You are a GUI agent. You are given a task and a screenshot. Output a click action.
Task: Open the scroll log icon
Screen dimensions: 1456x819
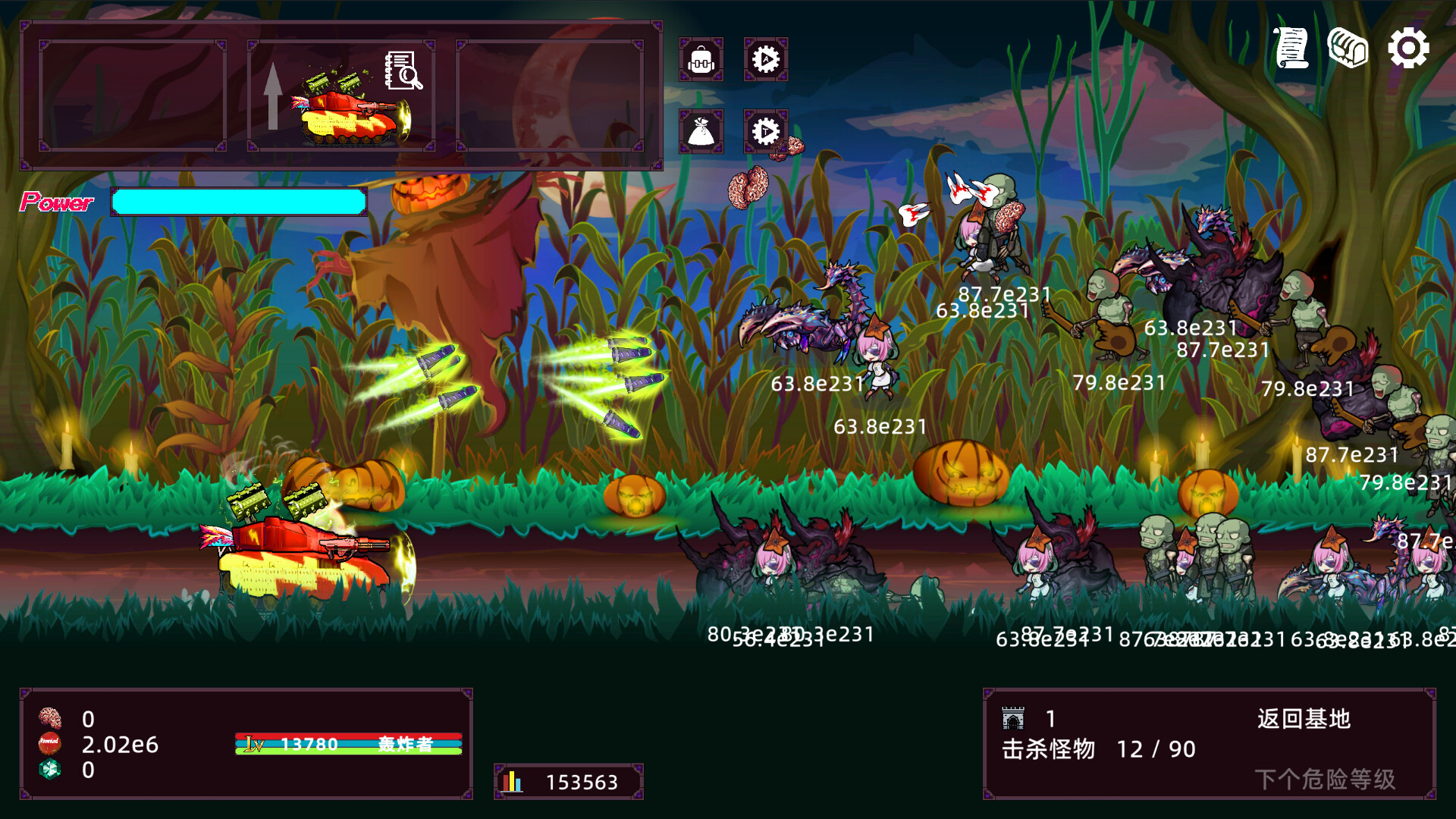(1291, 48)
